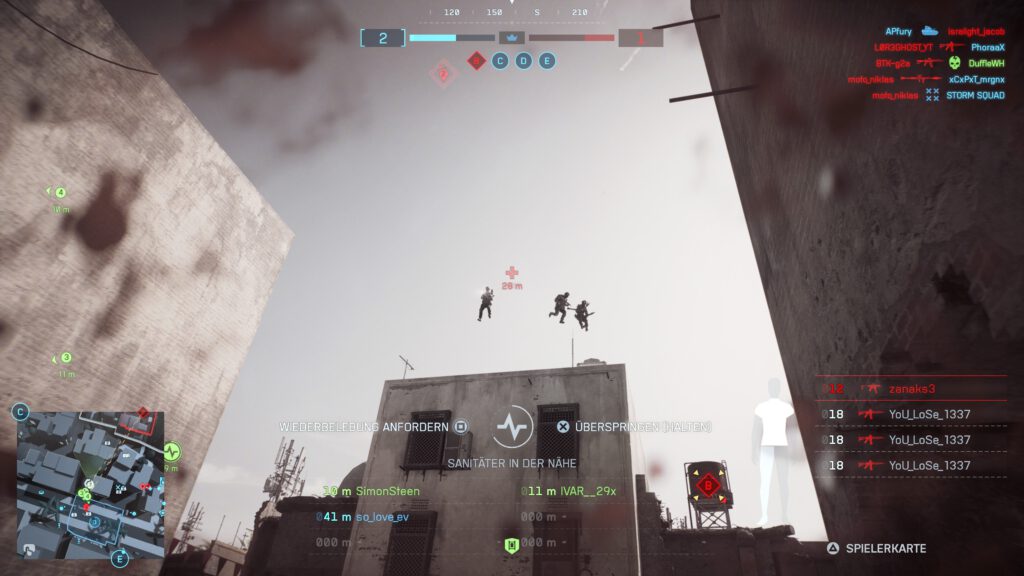Click the E marker on minimap bottom edge

[120, 558]
